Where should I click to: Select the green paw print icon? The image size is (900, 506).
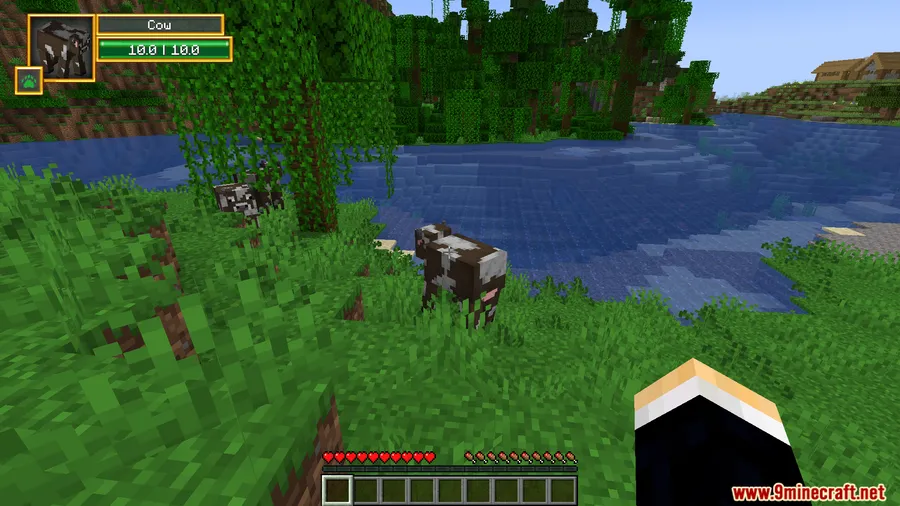pyautogui.click(x=29, y=80)
